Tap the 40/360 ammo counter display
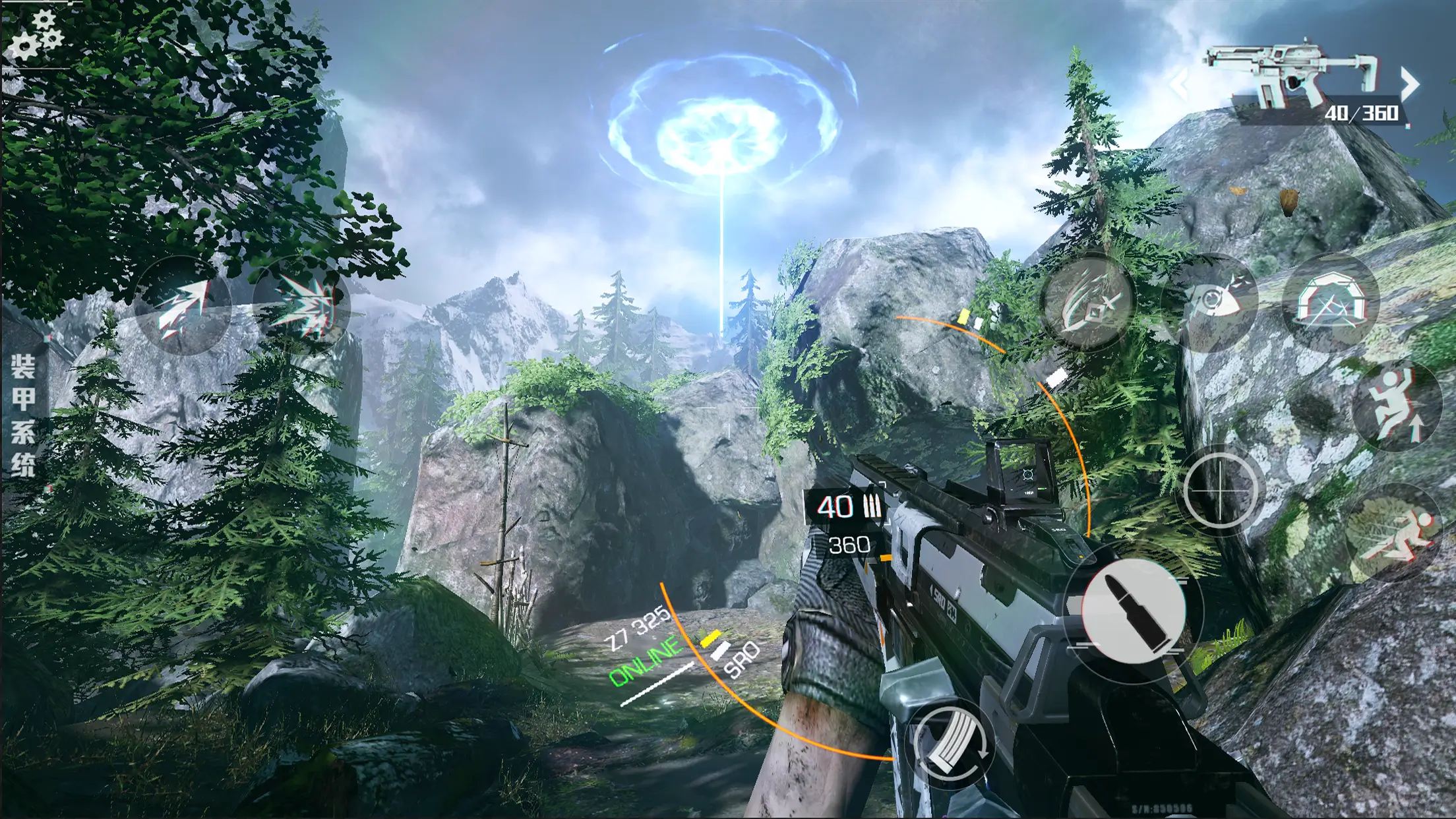This screenshot has width=1456, height=819. click(1368, 115)
